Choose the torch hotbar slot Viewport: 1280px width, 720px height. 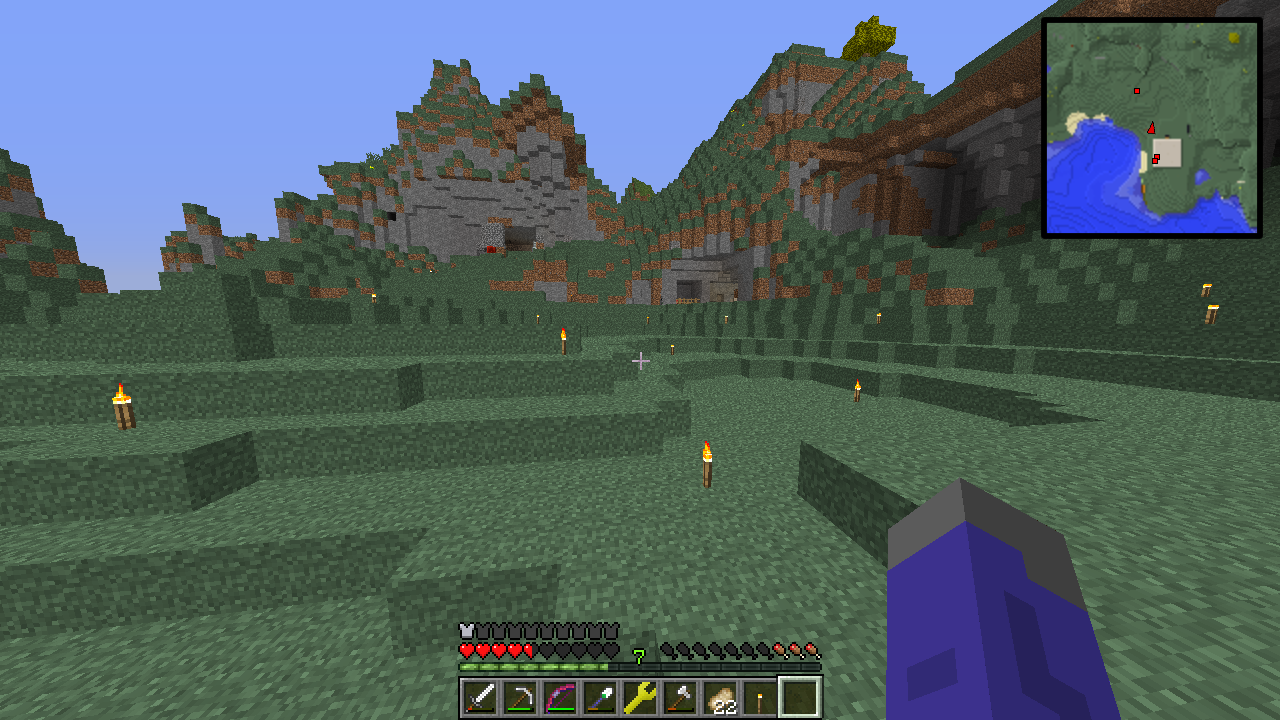click(x=760, y=697)
